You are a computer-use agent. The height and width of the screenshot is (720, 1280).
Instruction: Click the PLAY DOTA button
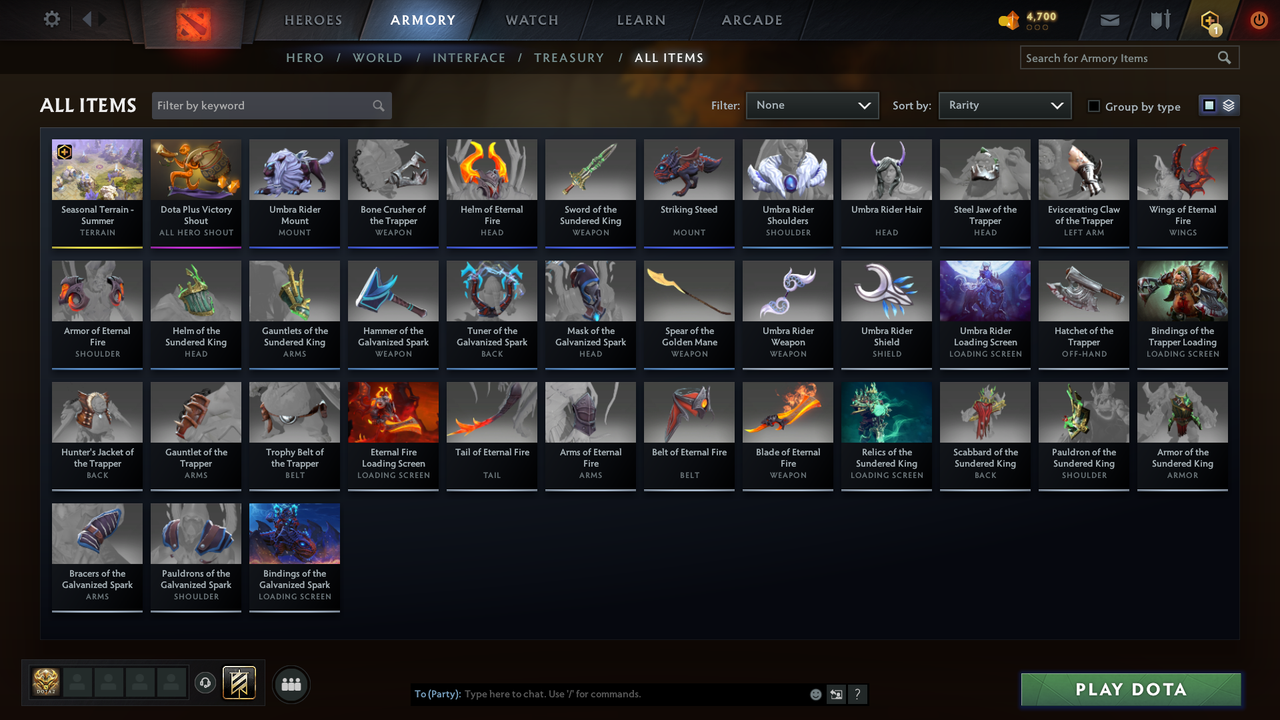coord(1130,689)
